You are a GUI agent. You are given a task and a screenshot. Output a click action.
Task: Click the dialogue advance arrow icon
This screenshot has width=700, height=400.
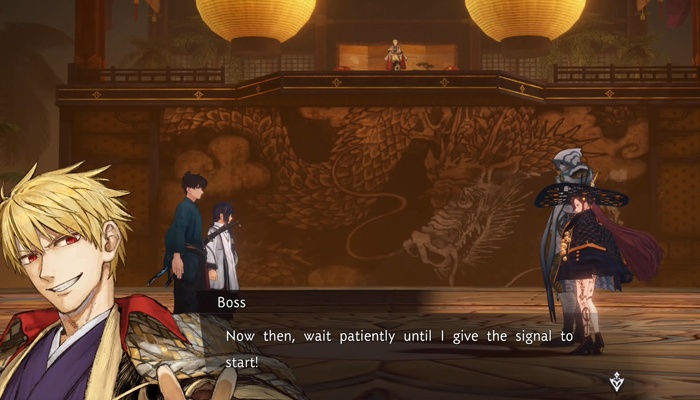click(617, 380)
